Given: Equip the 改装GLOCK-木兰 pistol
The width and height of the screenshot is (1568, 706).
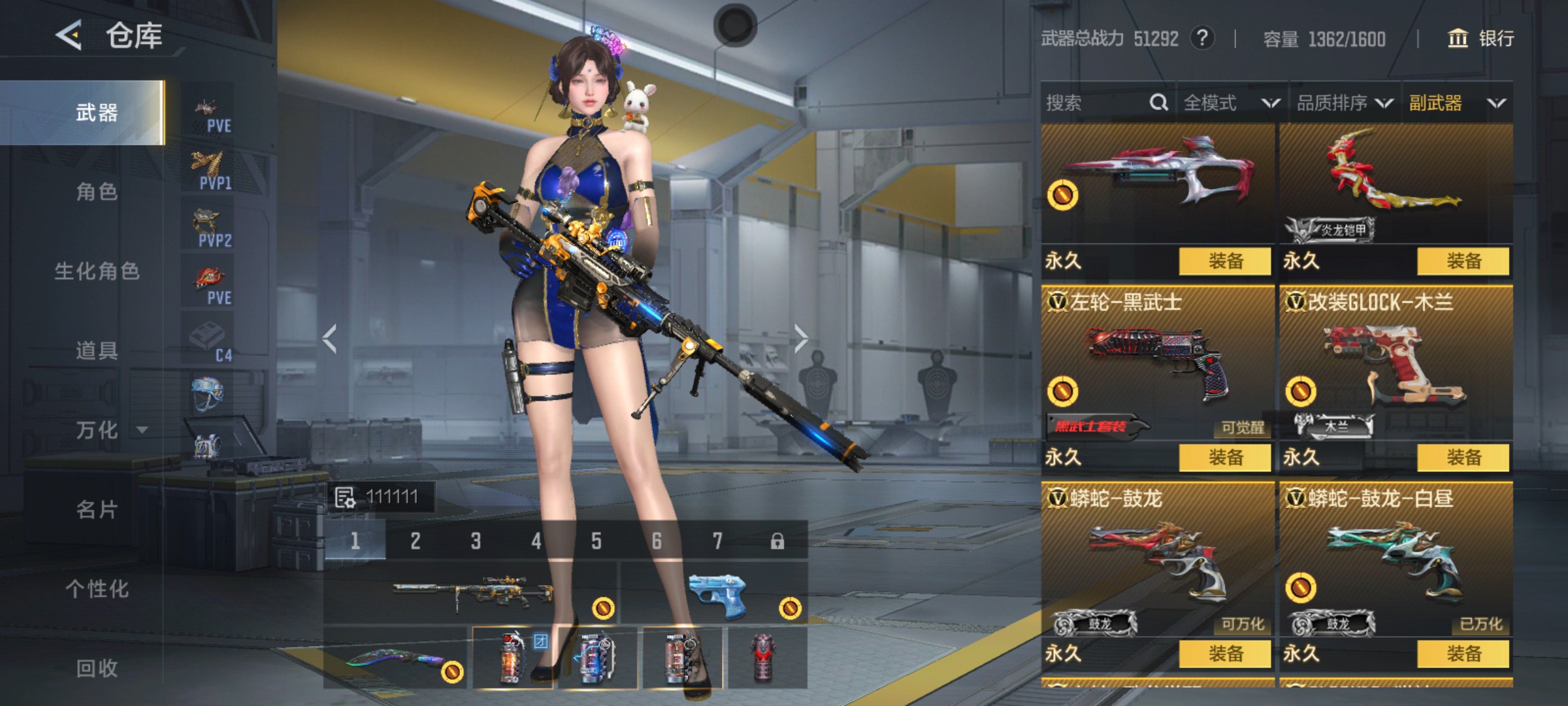Looking at the screenshot, I should point(1463,458).
